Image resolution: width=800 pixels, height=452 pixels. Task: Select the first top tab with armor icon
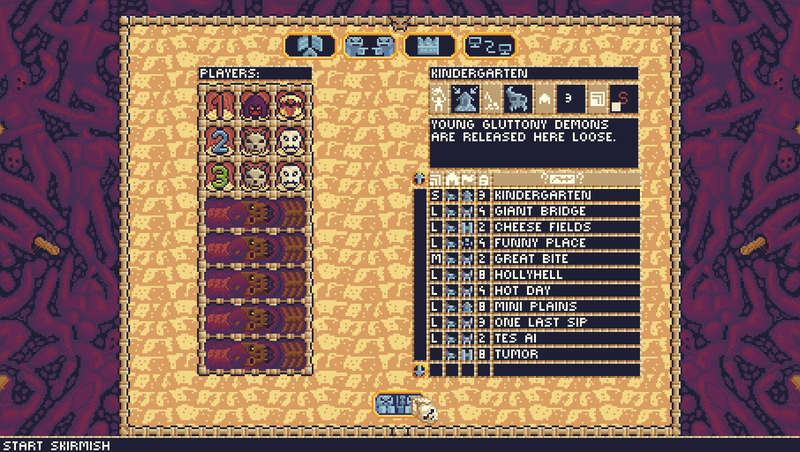click(310, 46)
